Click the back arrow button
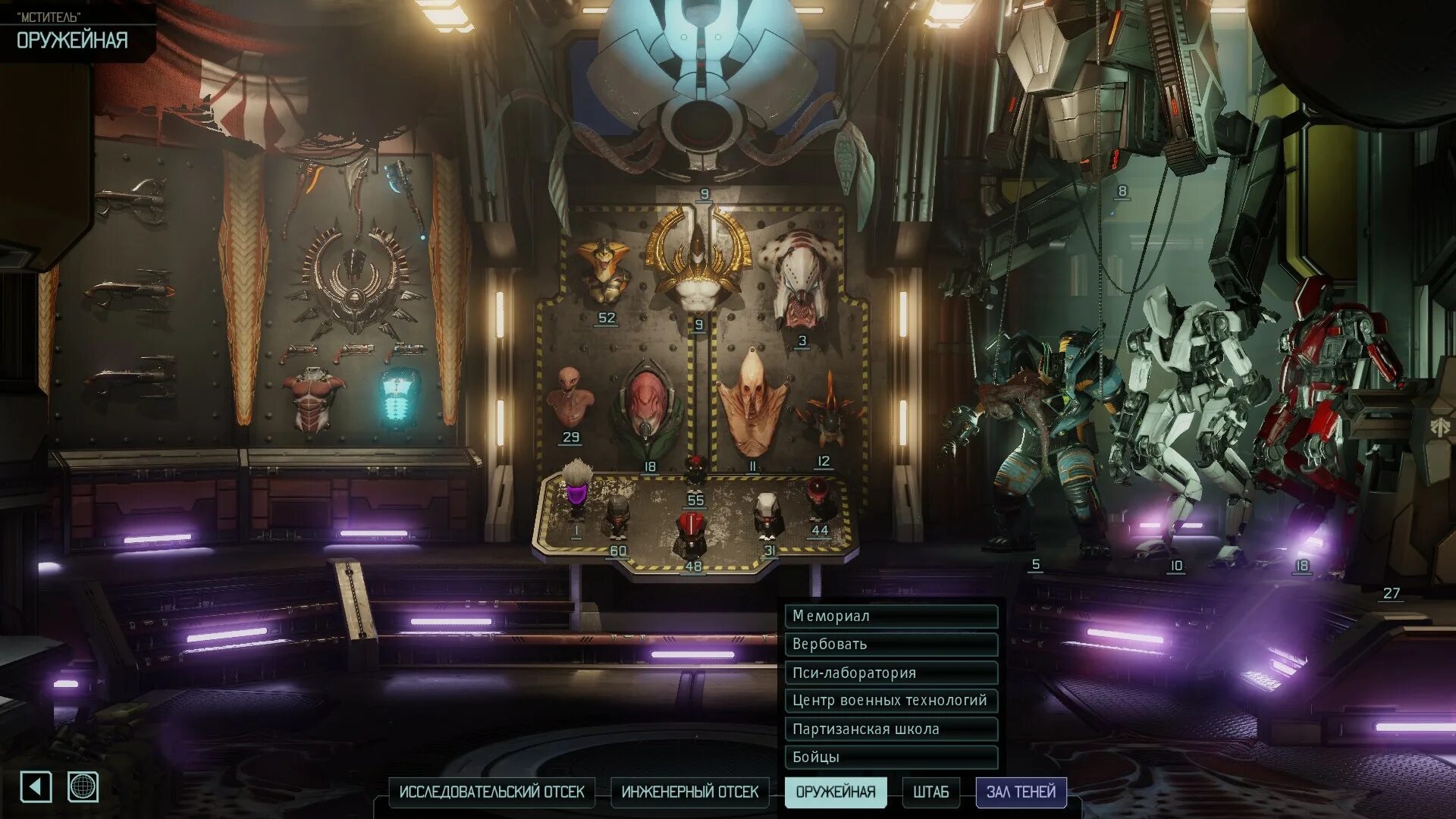The width and height of the screenshot is (1456, 819). 36,786
